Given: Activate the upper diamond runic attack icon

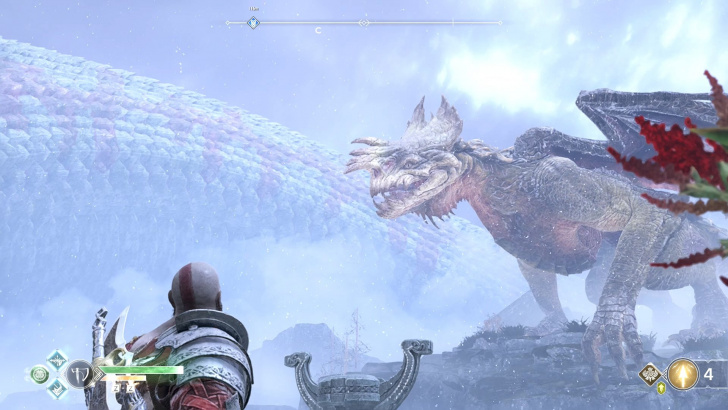Looking at the screenshot, I should tap(56, 361).
